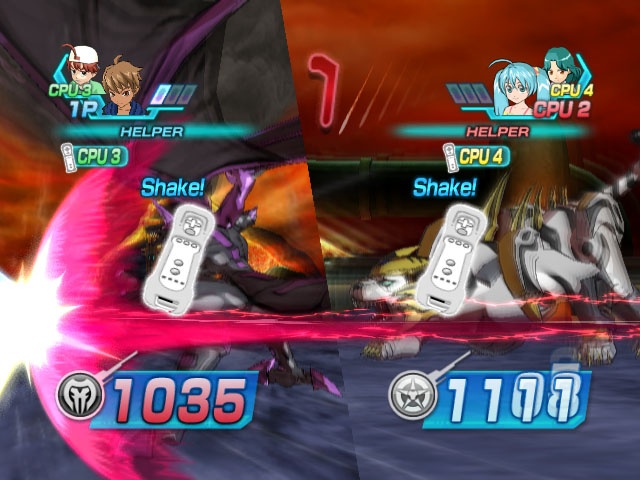This screenshot has height=480, width=640.
Task: Select the star attribute emblem at bottom right
Action: tap(407, 399)
